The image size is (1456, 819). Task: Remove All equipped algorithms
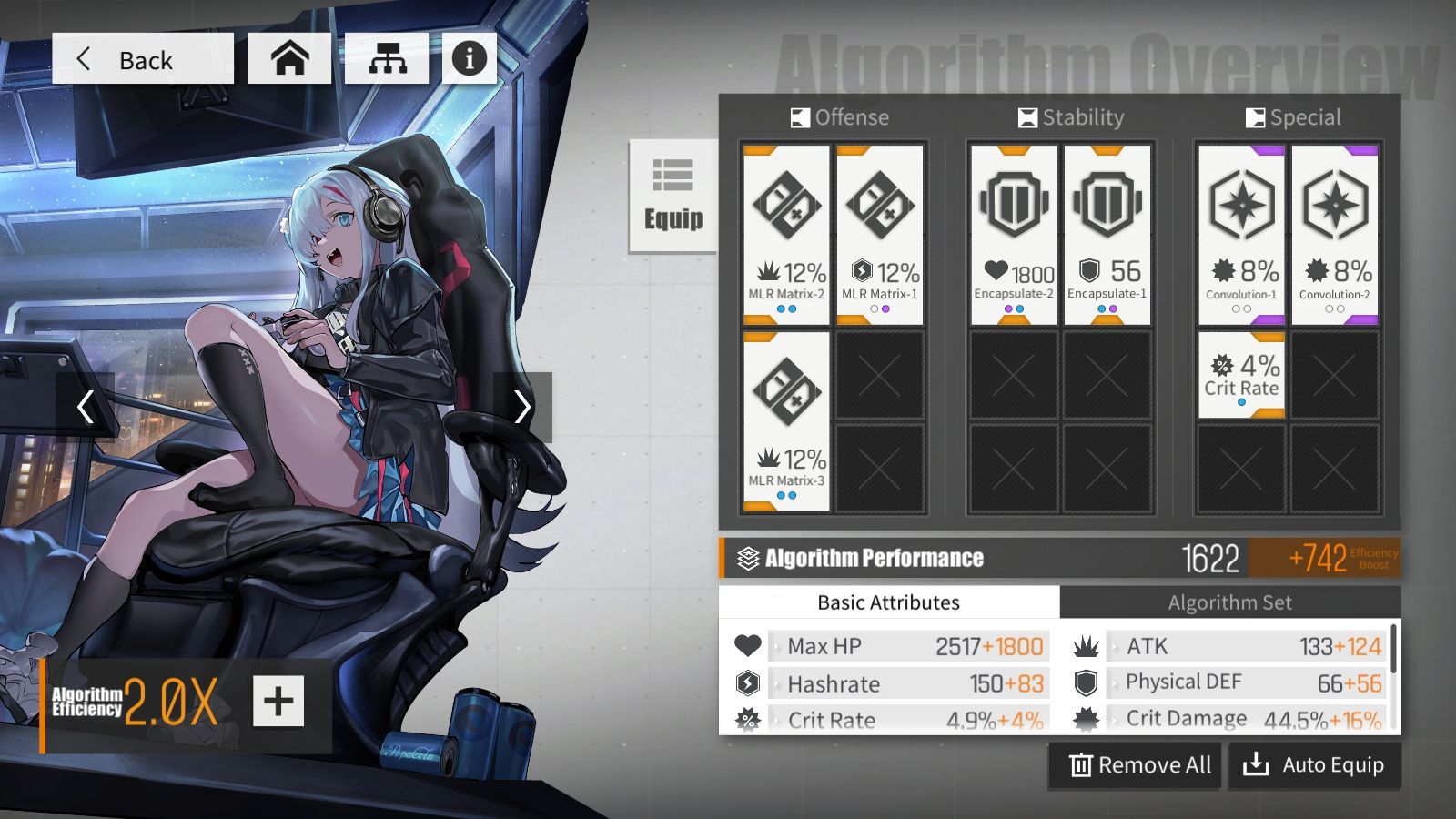tap(1139, 765)
